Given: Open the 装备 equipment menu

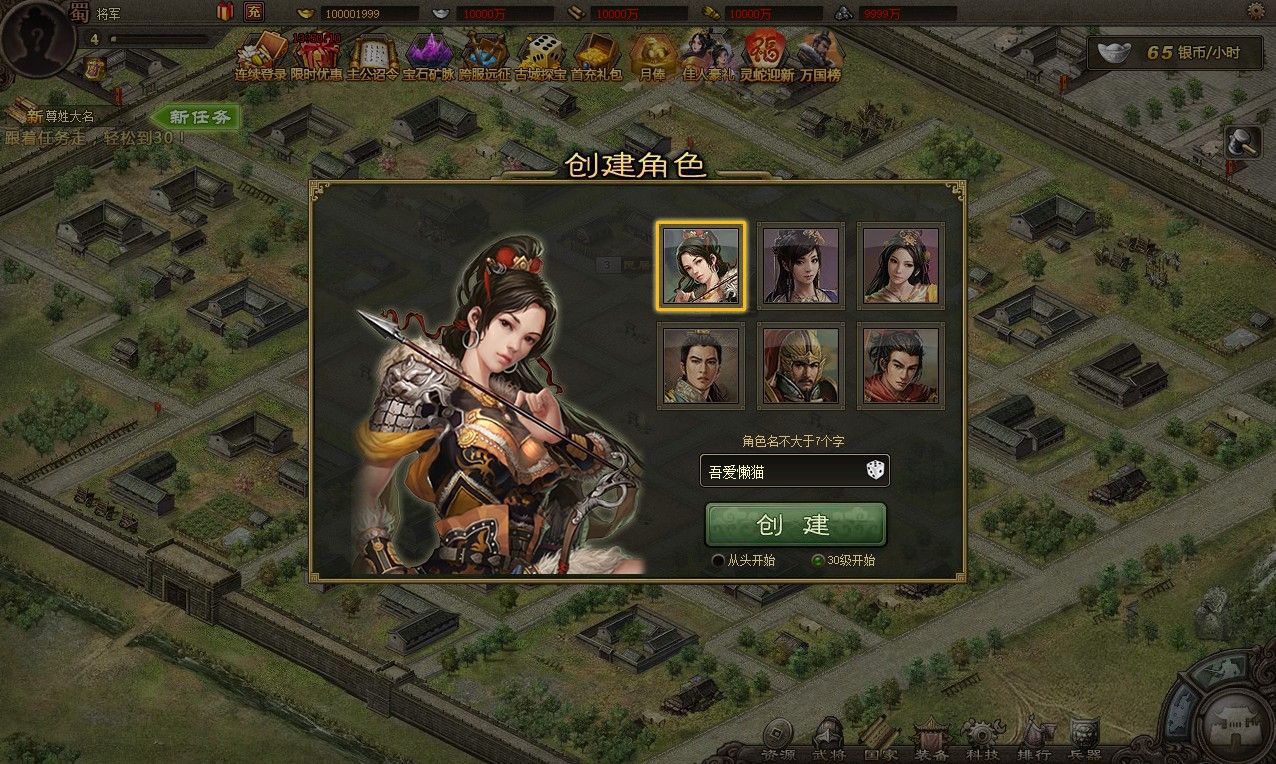Looking at the screenshot, I should click(930, 740).
